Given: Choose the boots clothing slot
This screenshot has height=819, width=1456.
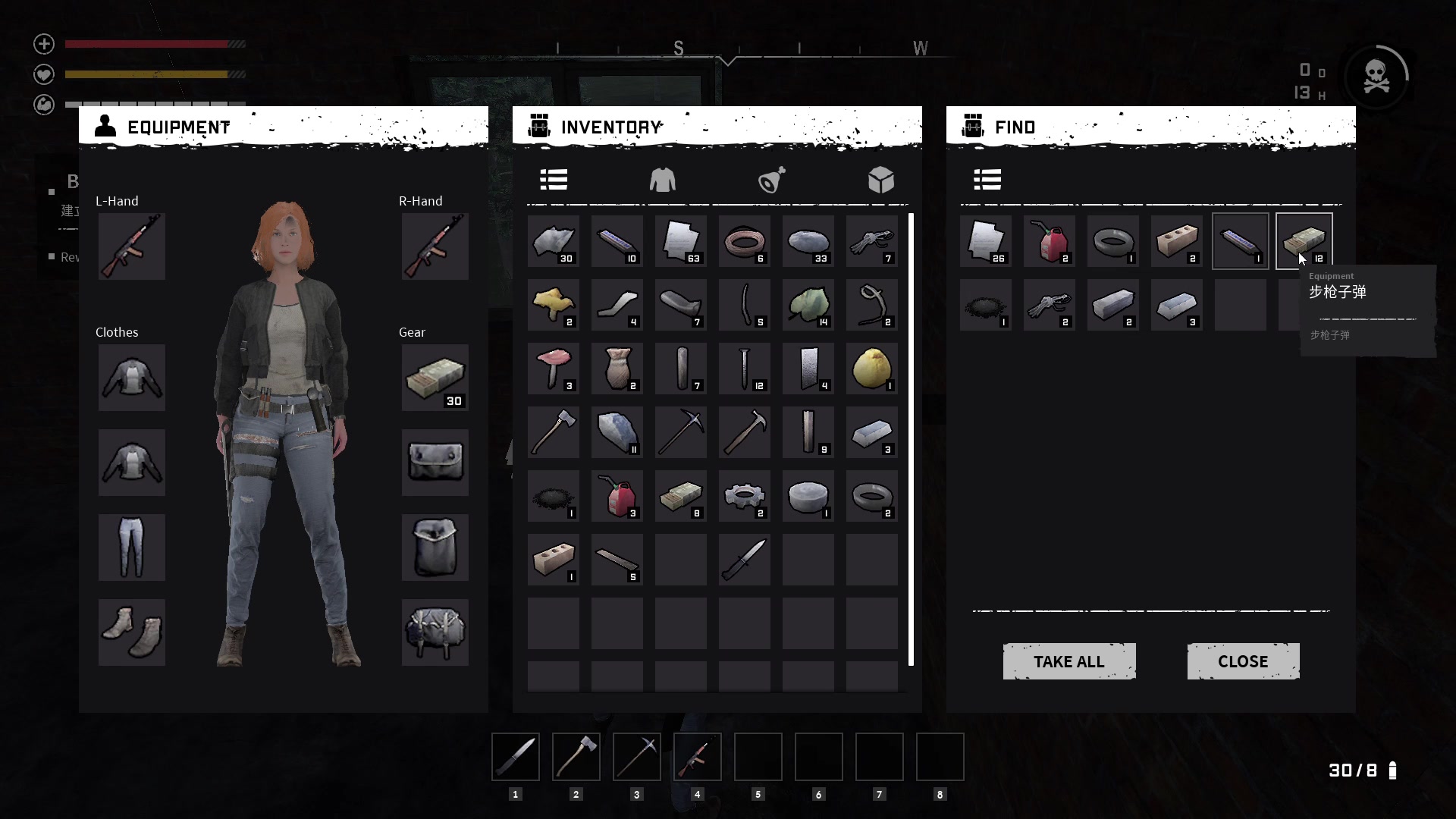Looking at the screenshot, I should (x=131, y=632).
